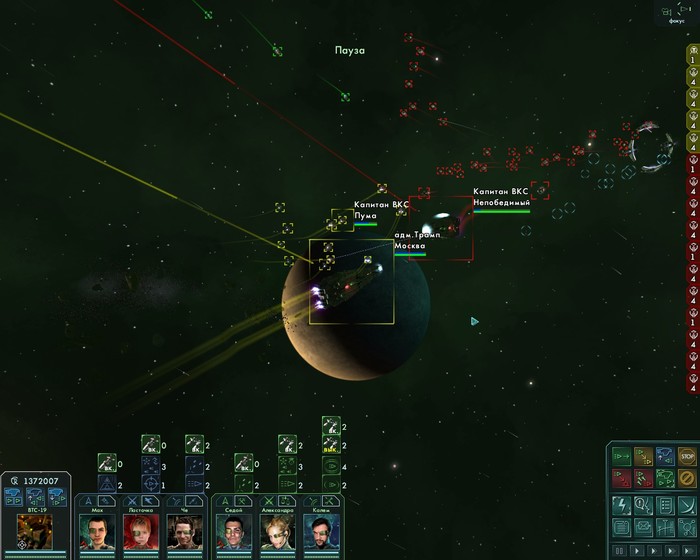Select pilot Седой's portrait
The width and height of the screenshot is (700, 560).
pos(233,530)
